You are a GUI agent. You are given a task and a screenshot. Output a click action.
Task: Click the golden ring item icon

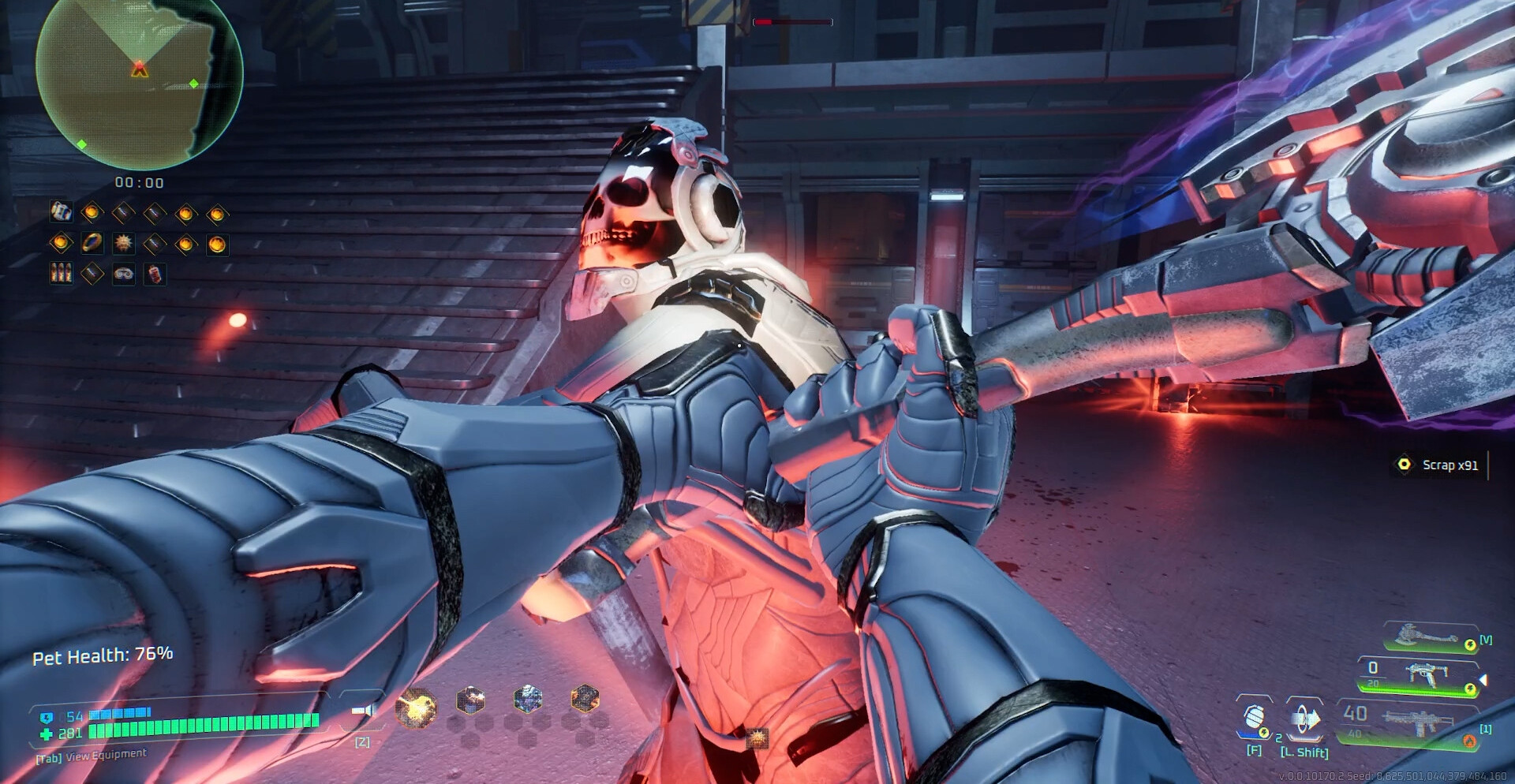tap(92, 244)
